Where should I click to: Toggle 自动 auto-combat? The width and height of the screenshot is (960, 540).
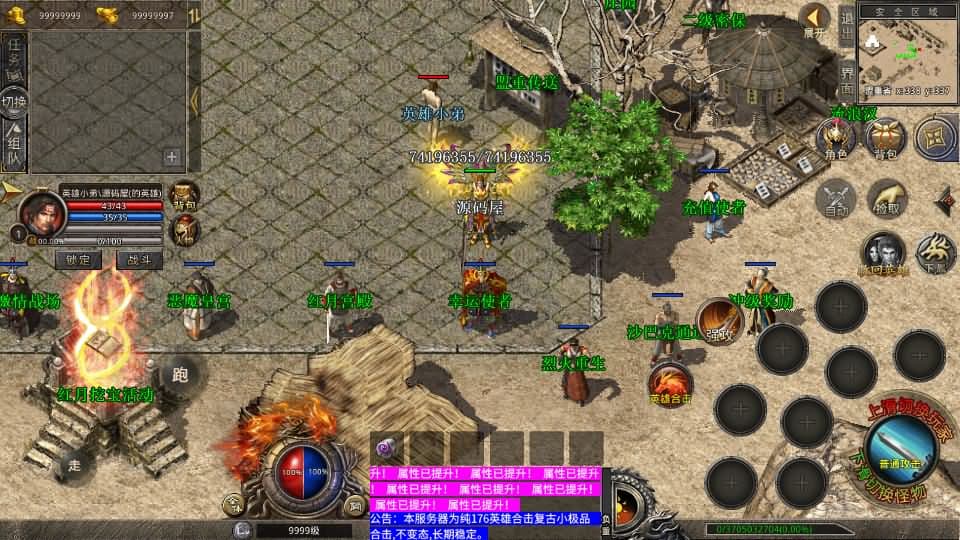(836, 198)
